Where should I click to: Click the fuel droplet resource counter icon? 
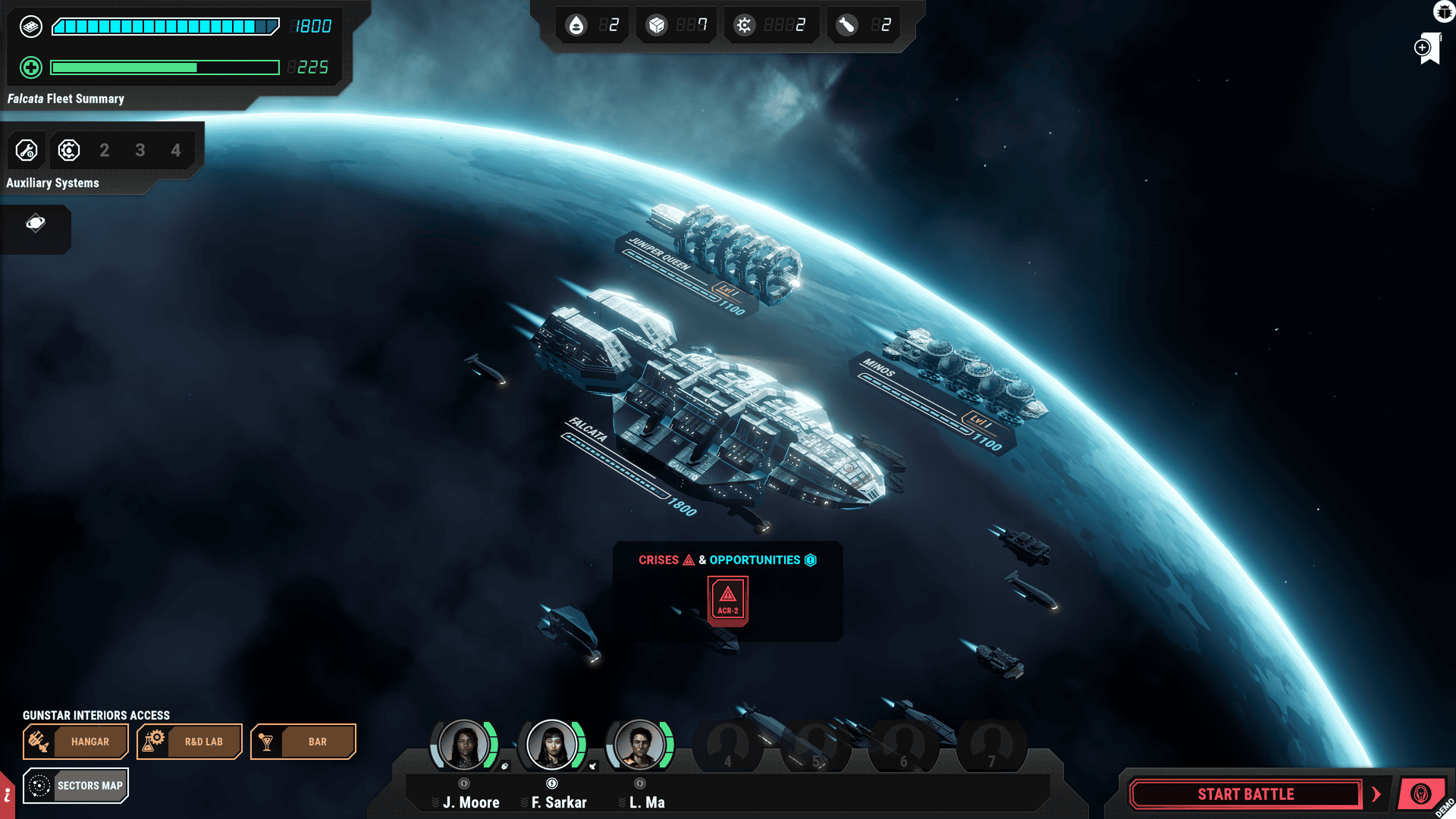578,24
